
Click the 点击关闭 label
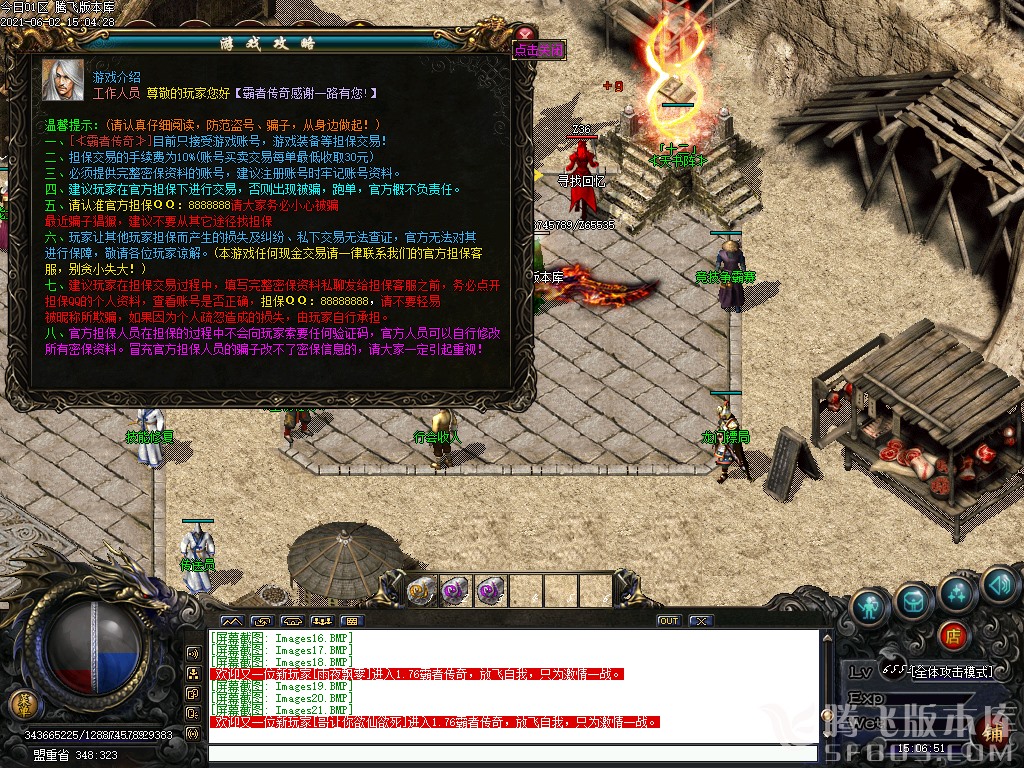pos(540,49)
